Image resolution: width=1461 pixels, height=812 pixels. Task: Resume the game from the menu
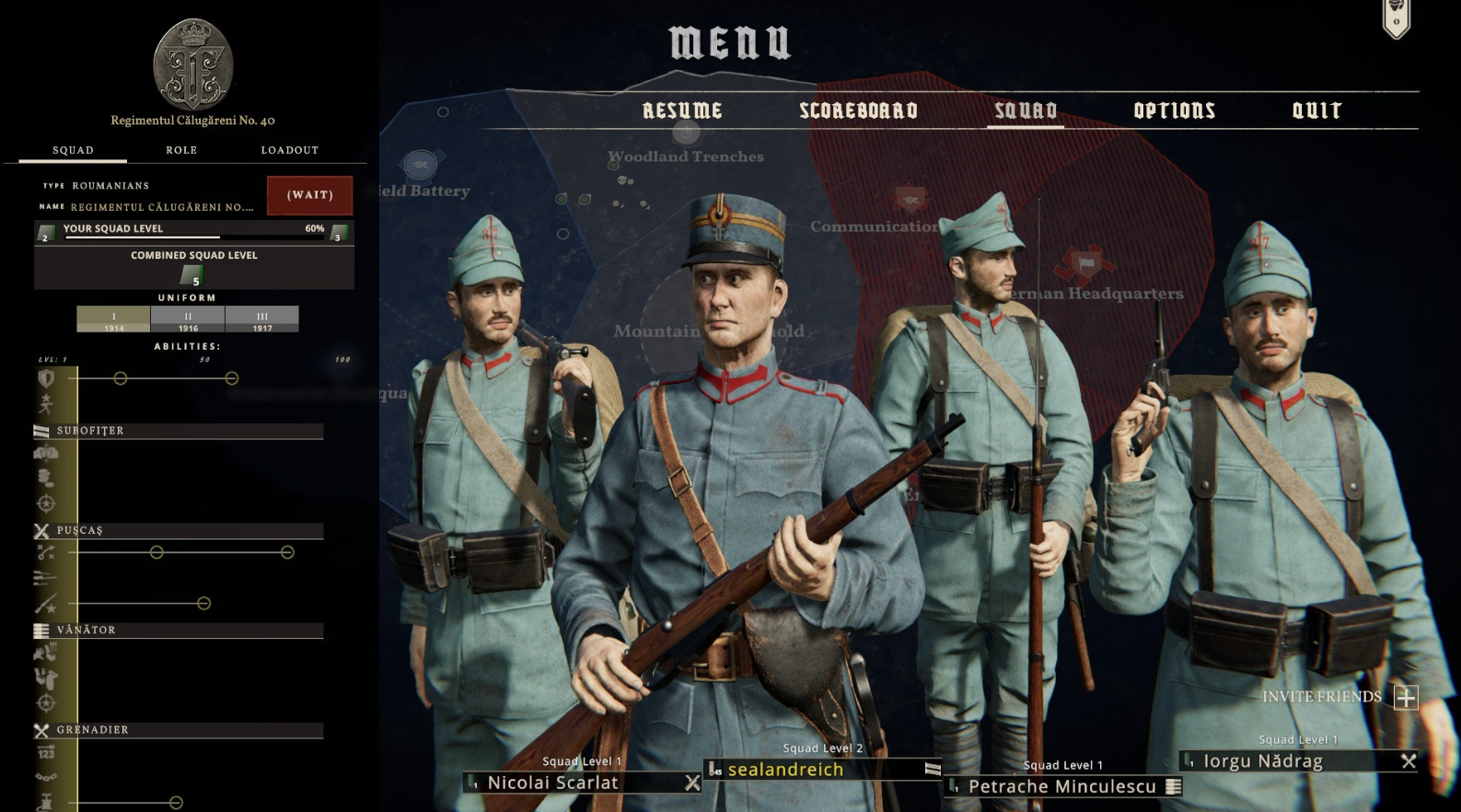(x=682, y=111)
